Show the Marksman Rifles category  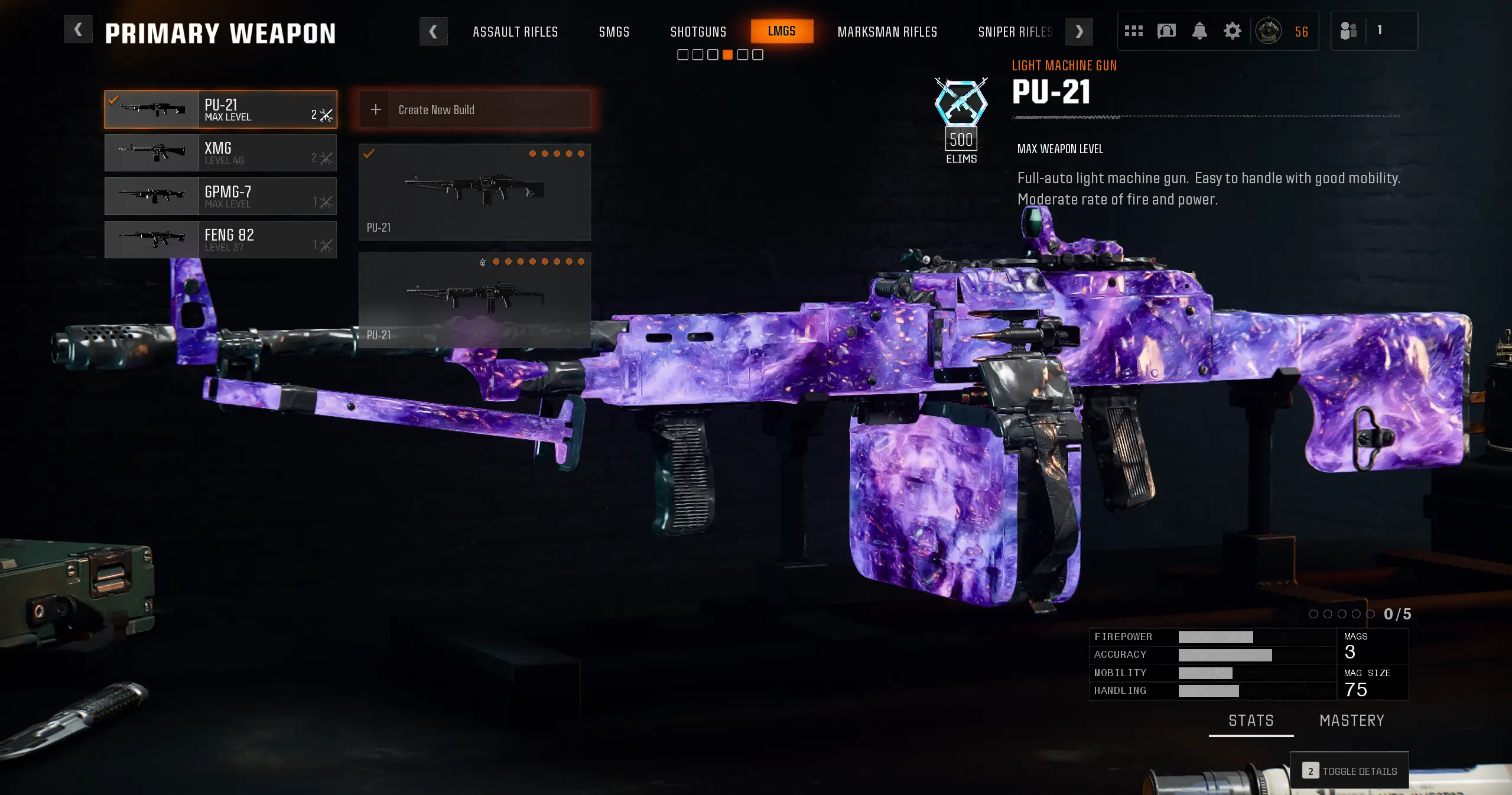(887, 32)
